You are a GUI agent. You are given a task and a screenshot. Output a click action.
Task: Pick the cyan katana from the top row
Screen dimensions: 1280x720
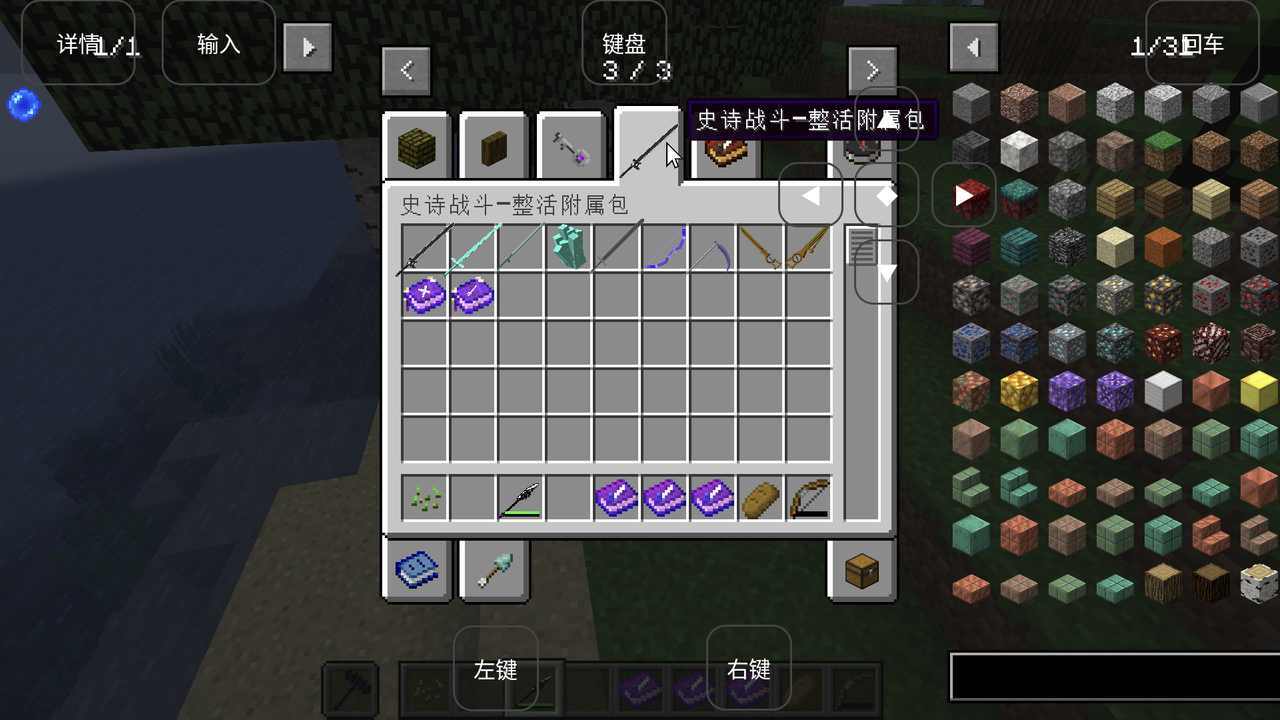(x=471, y=248)
